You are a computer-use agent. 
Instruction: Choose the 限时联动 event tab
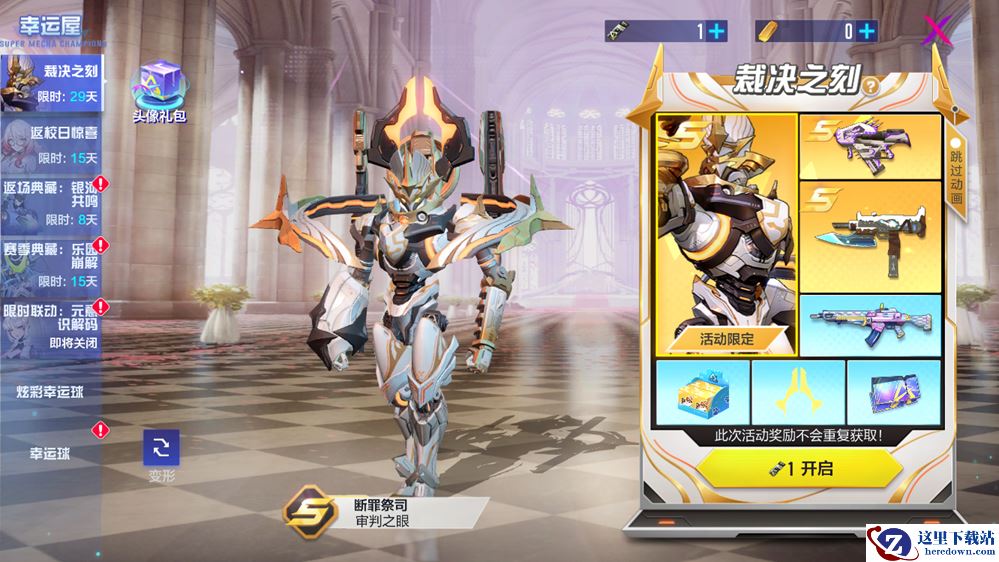[x=55, y=323]
